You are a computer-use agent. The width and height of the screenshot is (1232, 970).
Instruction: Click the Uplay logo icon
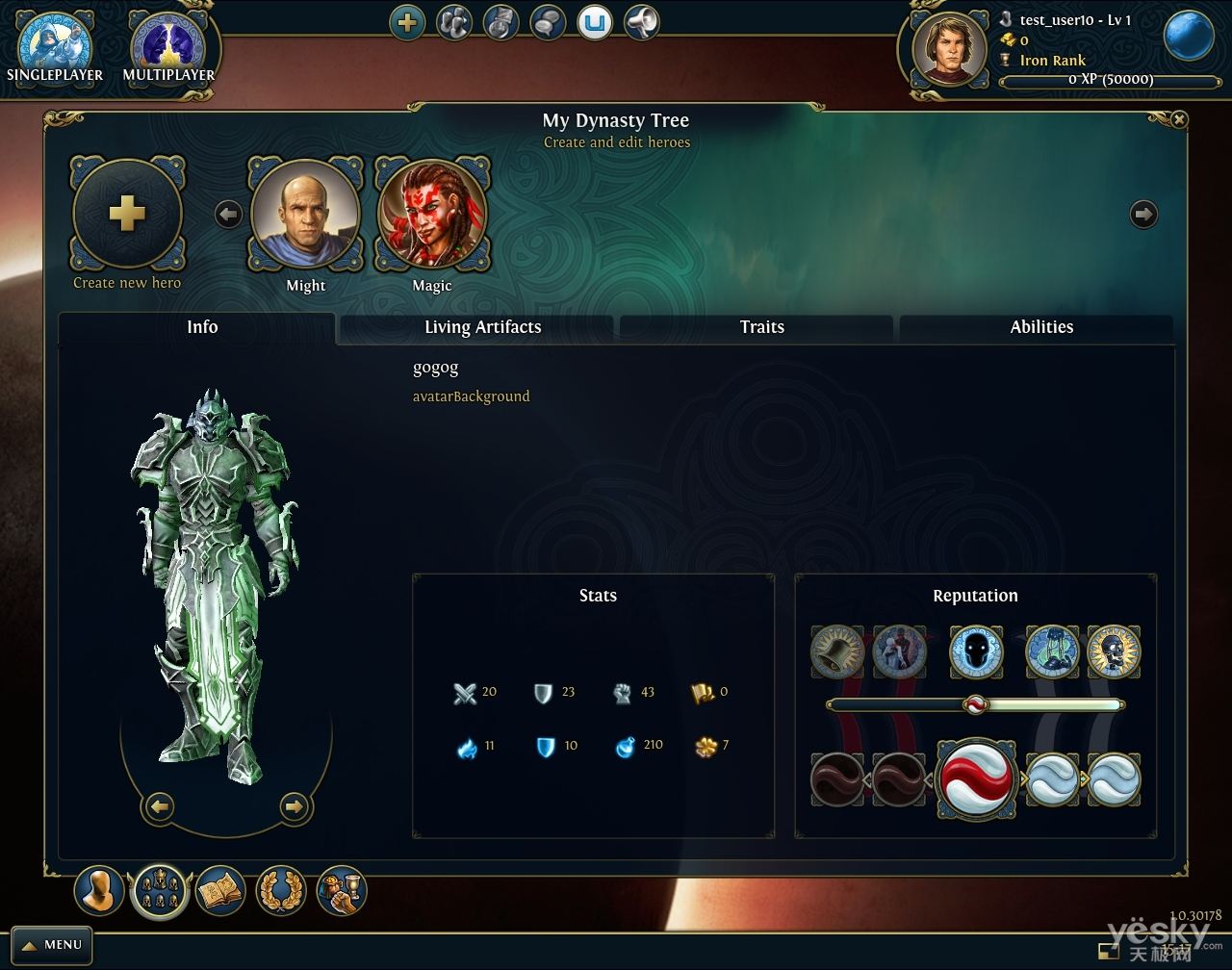click(x=595, y=23)
